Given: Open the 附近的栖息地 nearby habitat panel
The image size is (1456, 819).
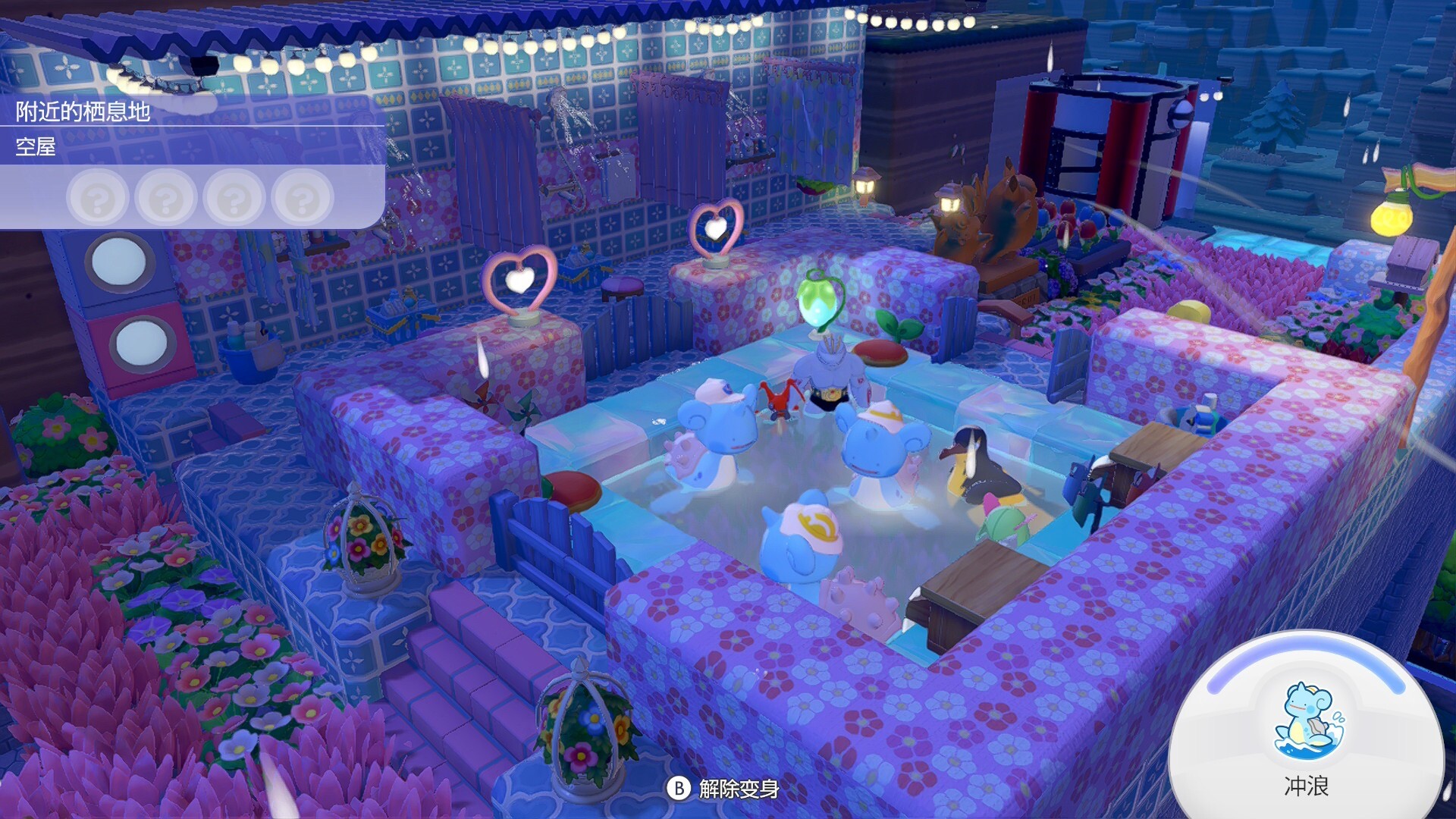Looking at the screenshot, I should click(x=83, y=111).
